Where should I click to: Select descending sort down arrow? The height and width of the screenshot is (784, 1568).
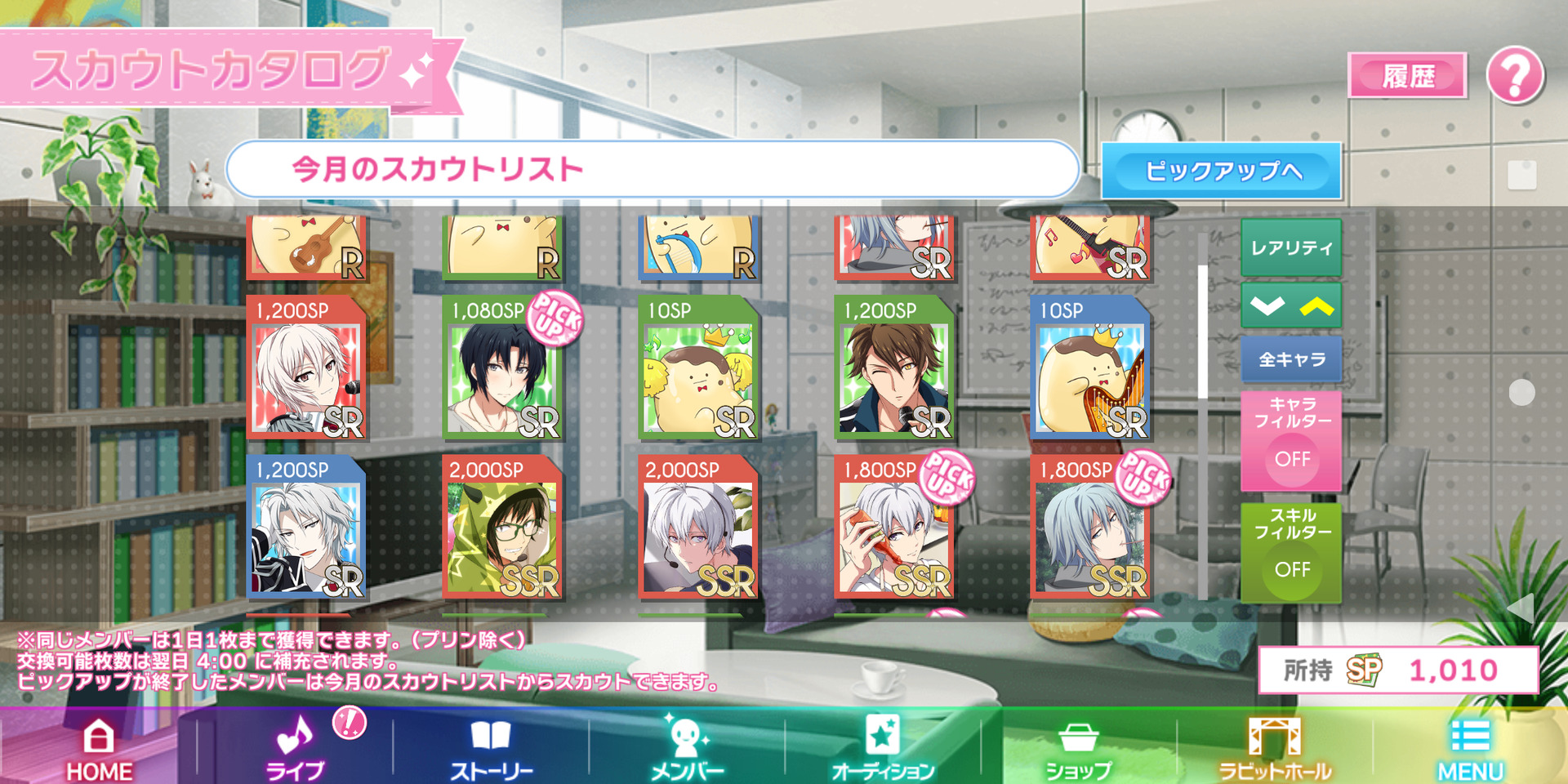point(1267,306)
